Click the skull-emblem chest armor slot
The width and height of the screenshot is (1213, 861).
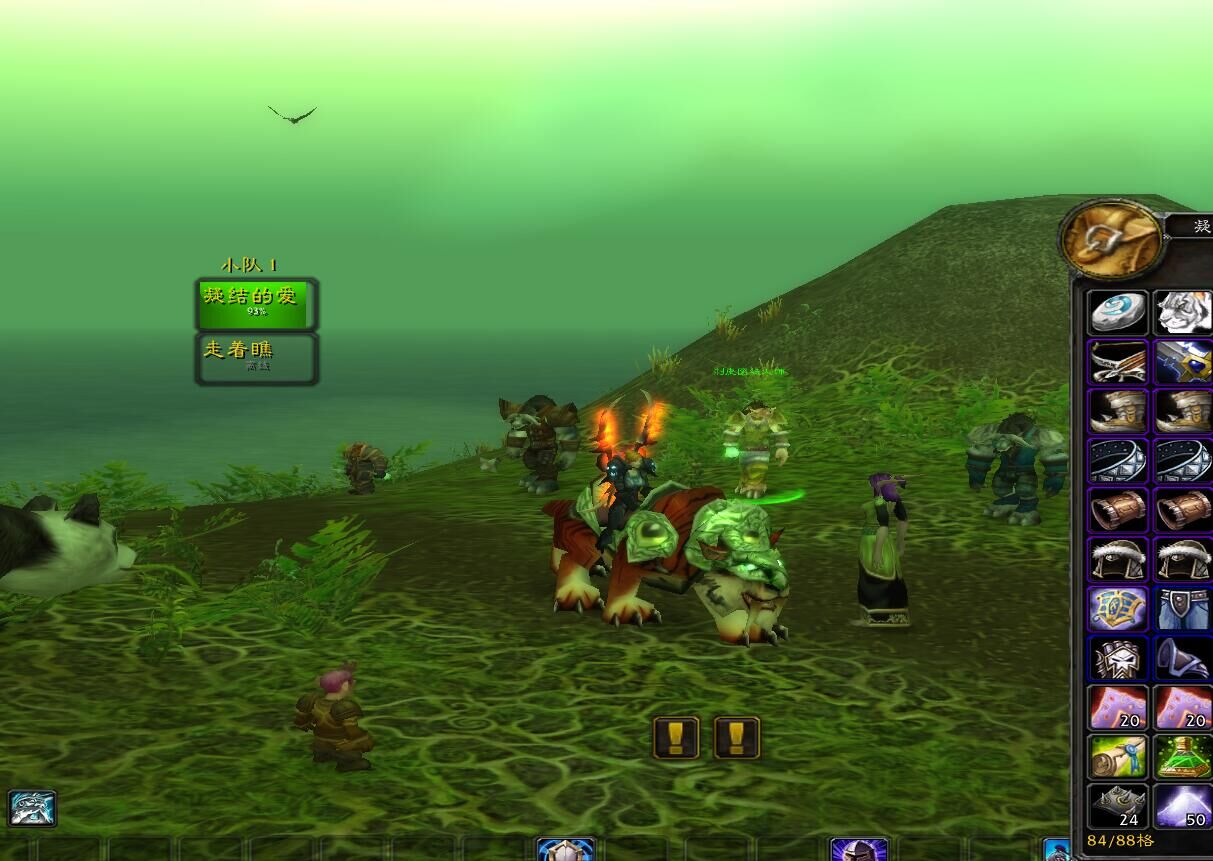coord(1117,658)
